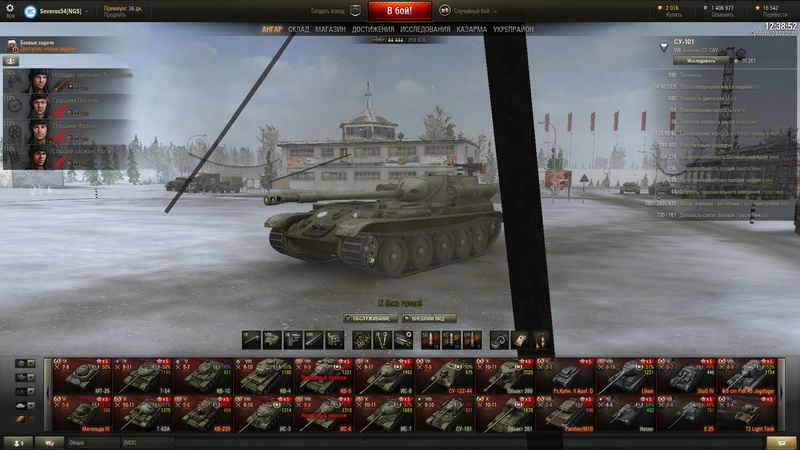Open the МАГАЗИН tab
The height and width of the screenshot is (450, 800).
[x=330, y=30]
